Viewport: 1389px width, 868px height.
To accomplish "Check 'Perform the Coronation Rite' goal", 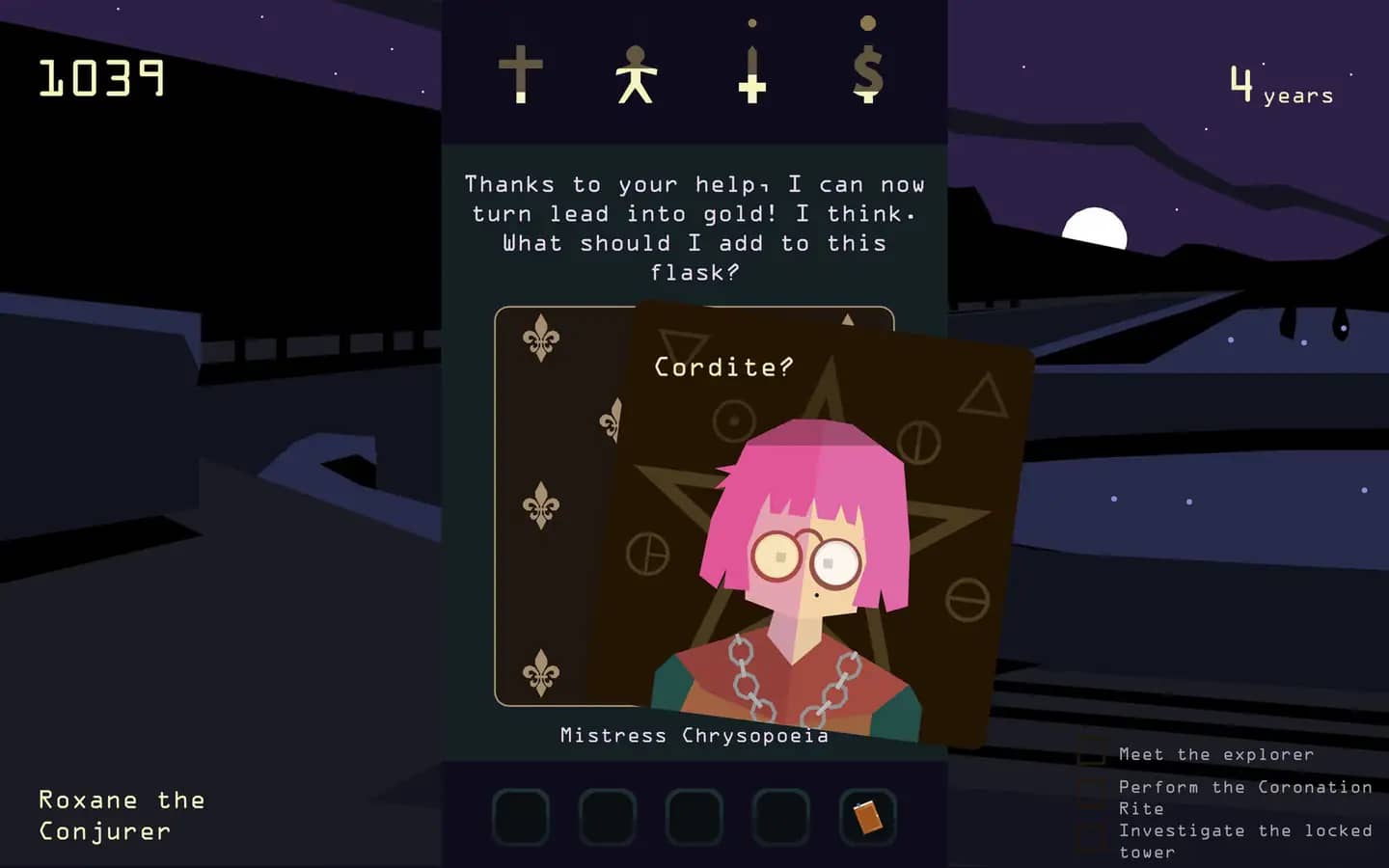I will [x=1093, y=789].
